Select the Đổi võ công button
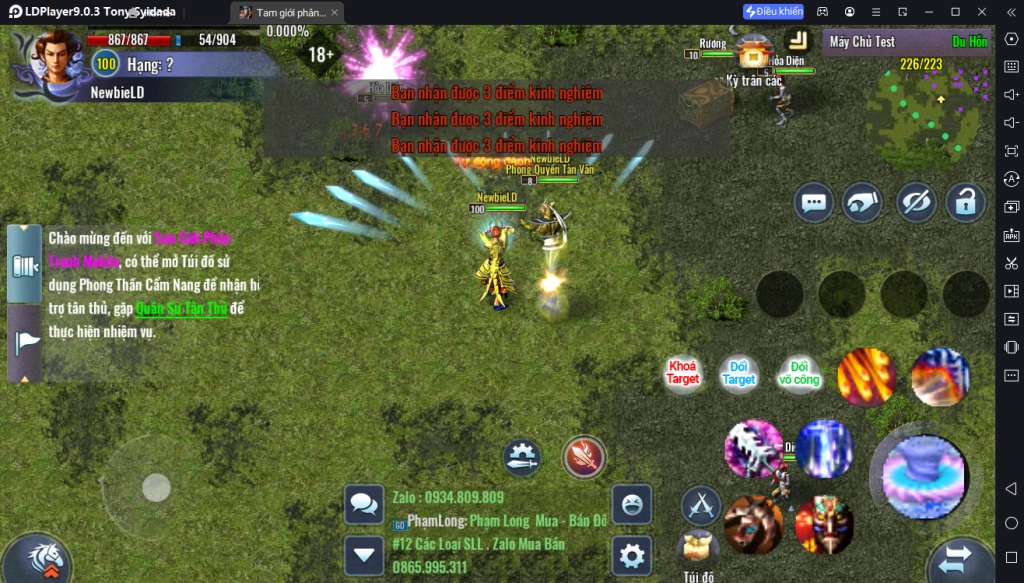Image resolution: width=1024 pixels, height=583 pixels. (x=799, y=374)
